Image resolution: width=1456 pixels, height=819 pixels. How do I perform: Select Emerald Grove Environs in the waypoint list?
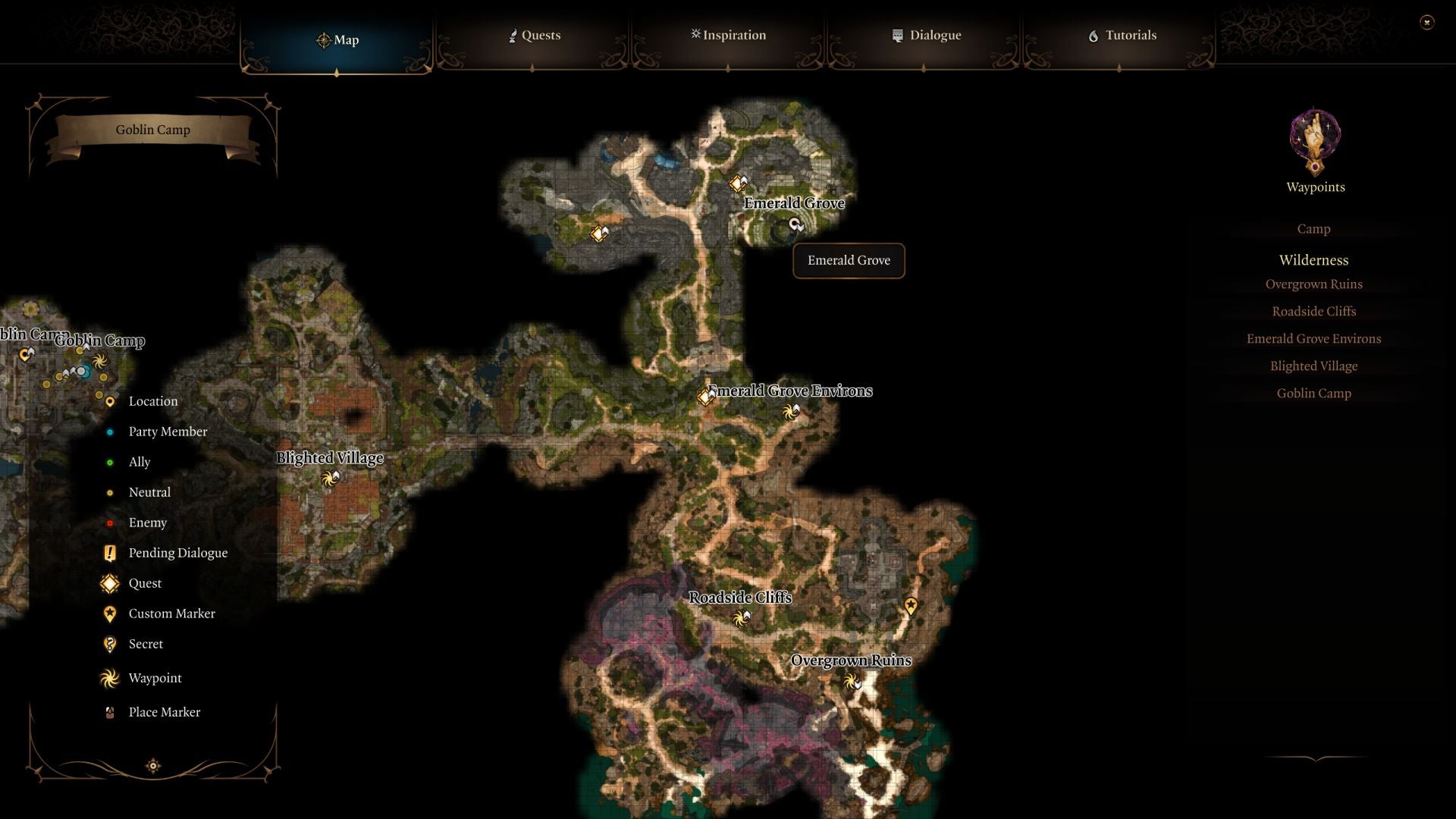1313,338
